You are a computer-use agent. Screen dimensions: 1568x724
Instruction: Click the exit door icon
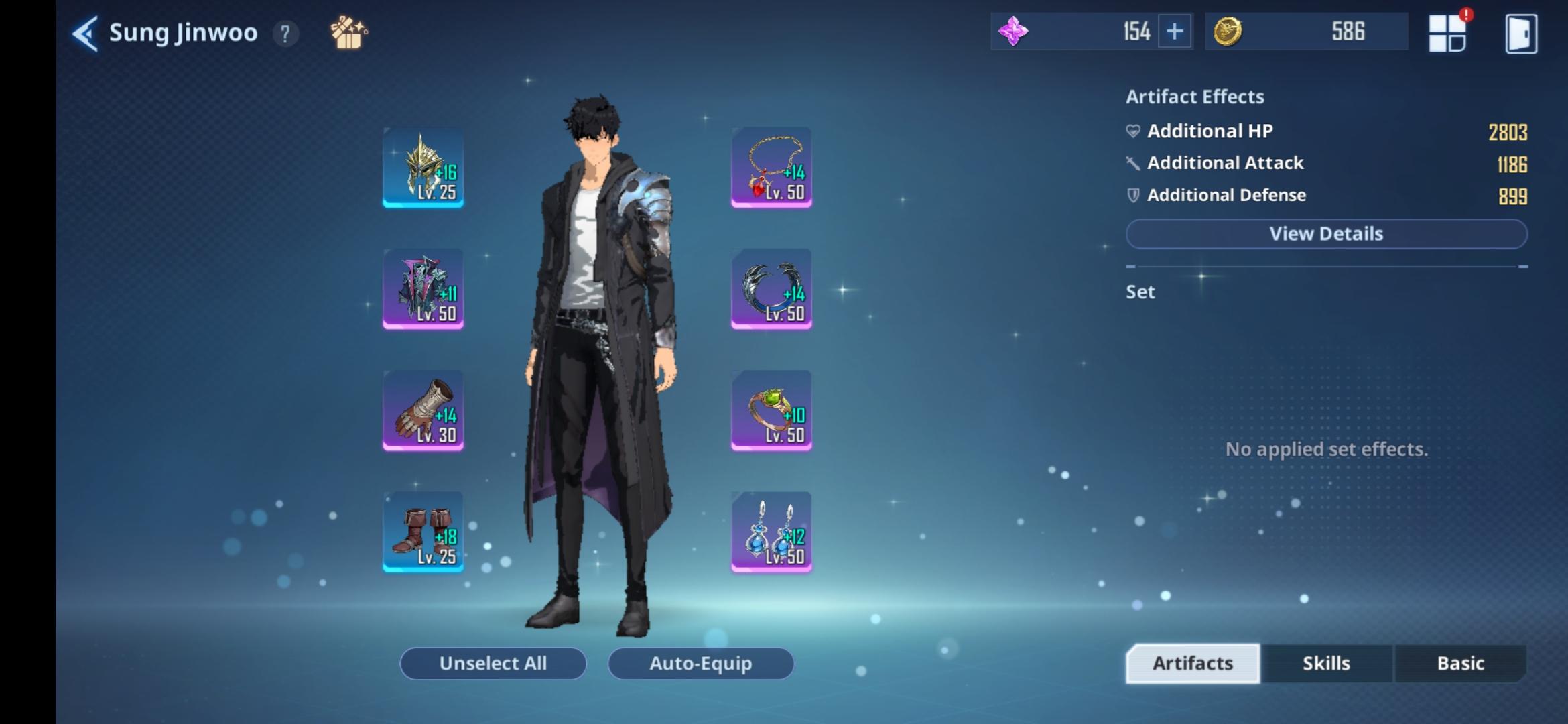pyautogui.click(x=1521, y=32)
